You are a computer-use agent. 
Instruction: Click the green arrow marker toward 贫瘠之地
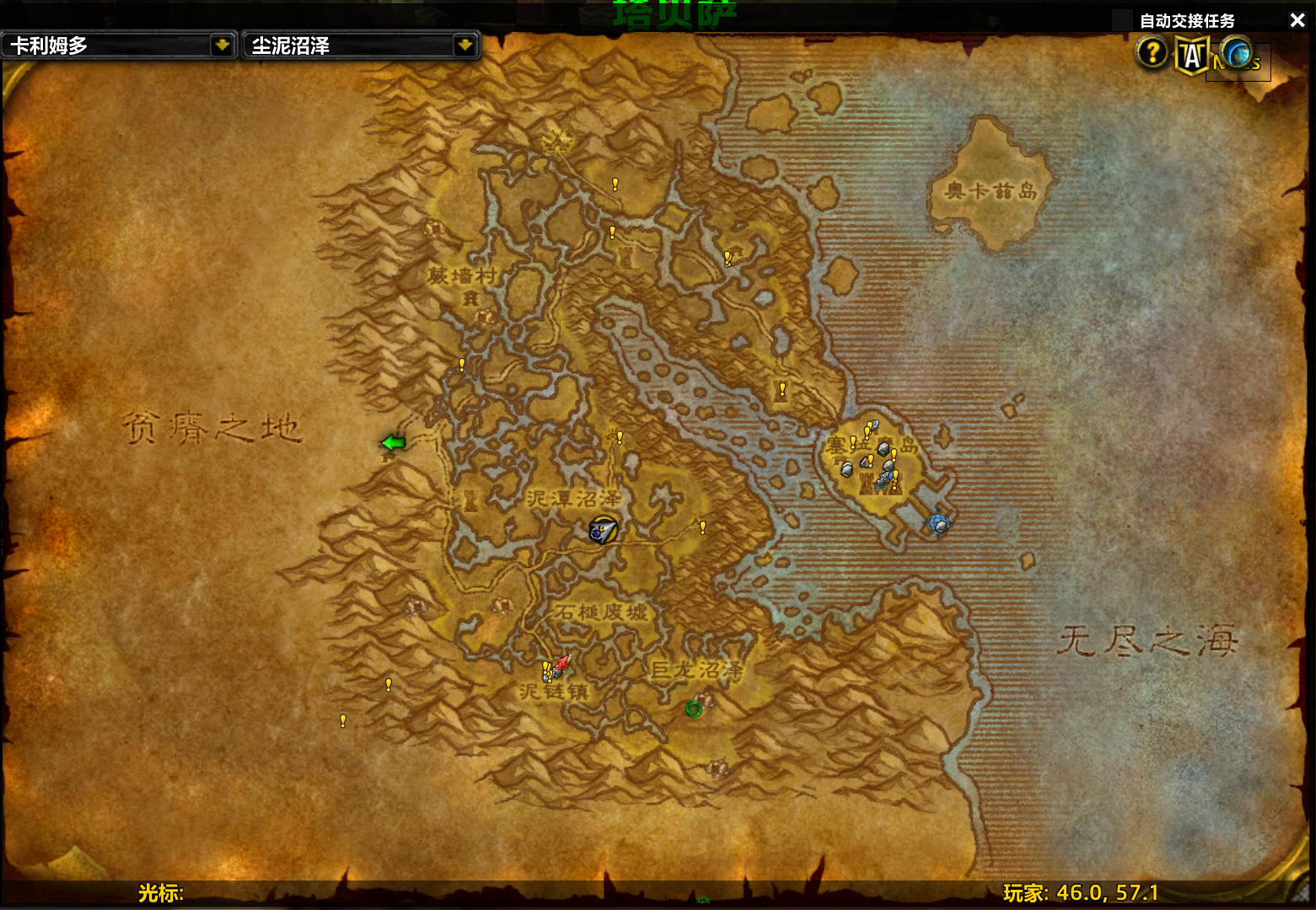coord(393,442)
